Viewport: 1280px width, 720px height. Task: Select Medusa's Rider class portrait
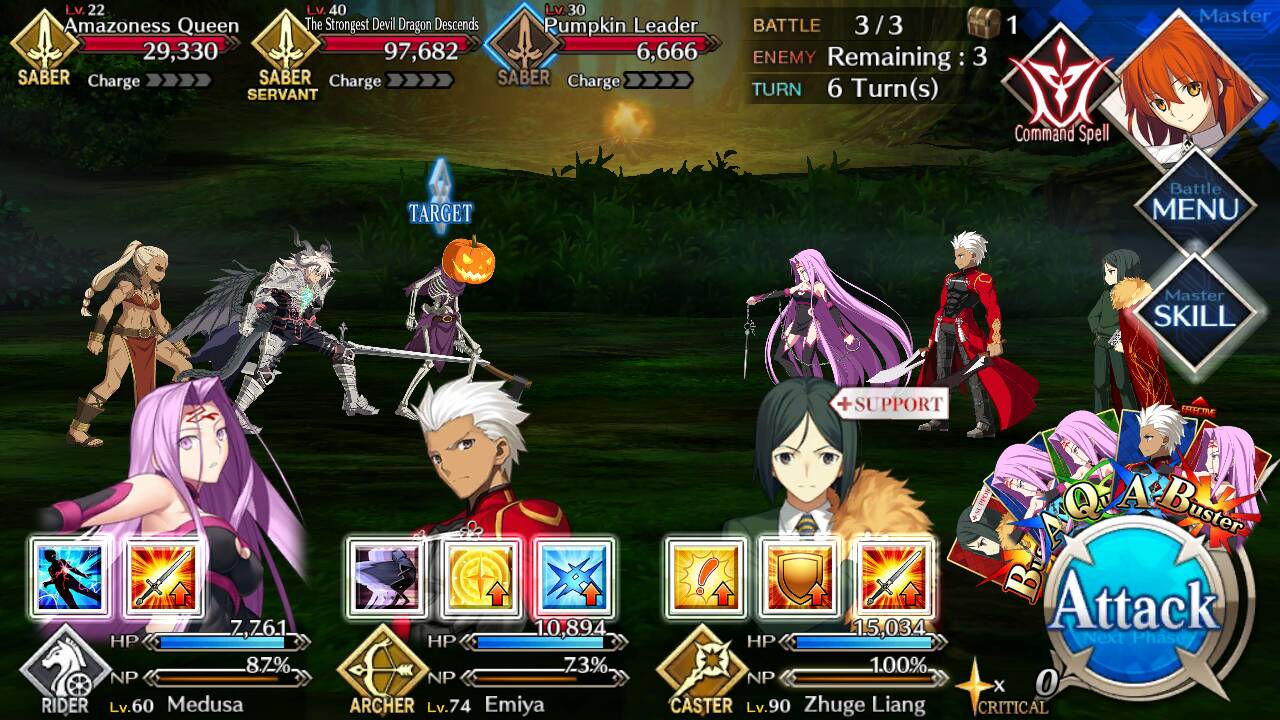(63, 668)
